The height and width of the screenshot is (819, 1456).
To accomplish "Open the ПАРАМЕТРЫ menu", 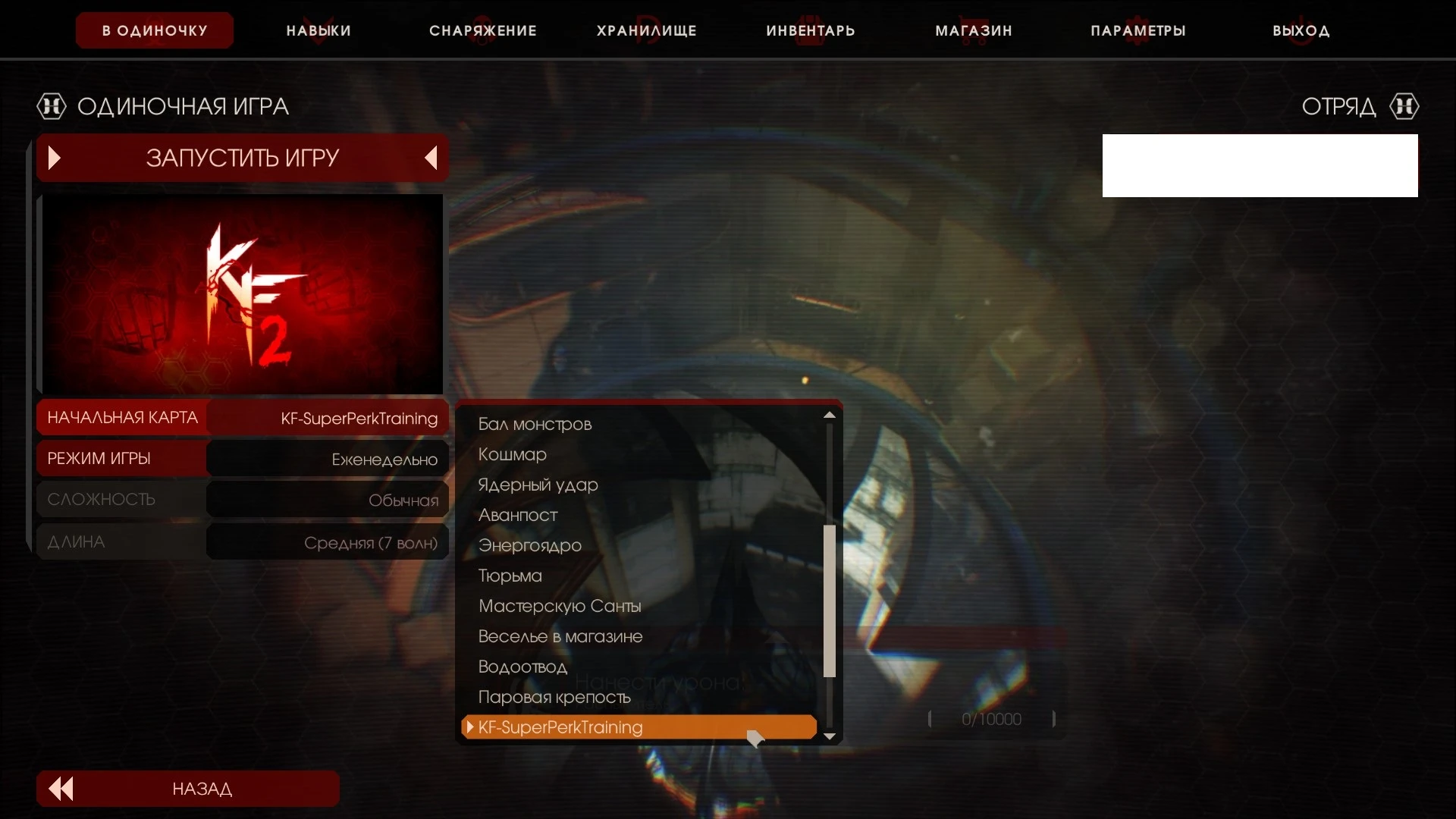I will pyautogui.click(x=1137, y=30).
